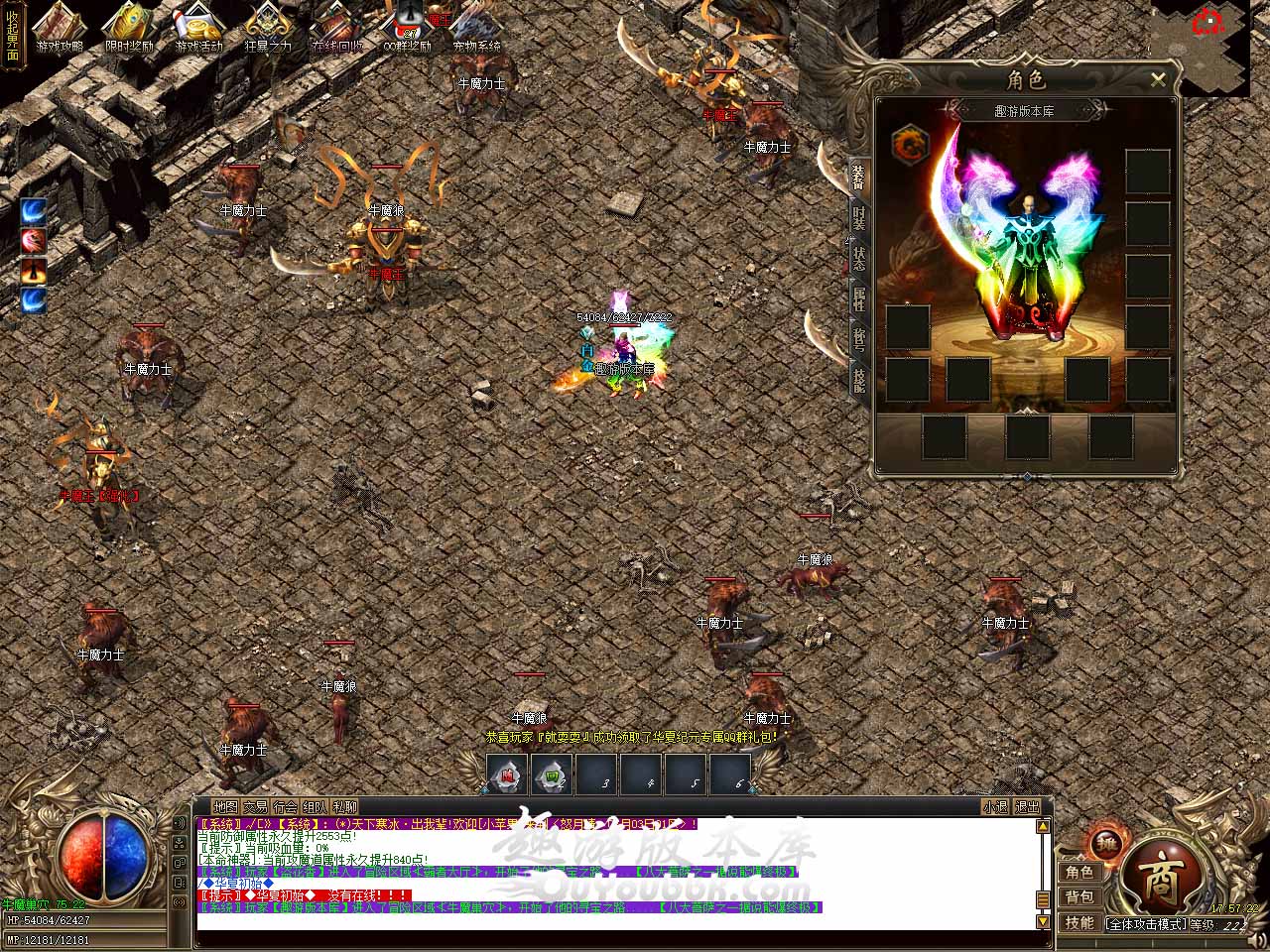1270x952 pixels.
Task: Select the 行会 guild chat tab
Action: 286,807
